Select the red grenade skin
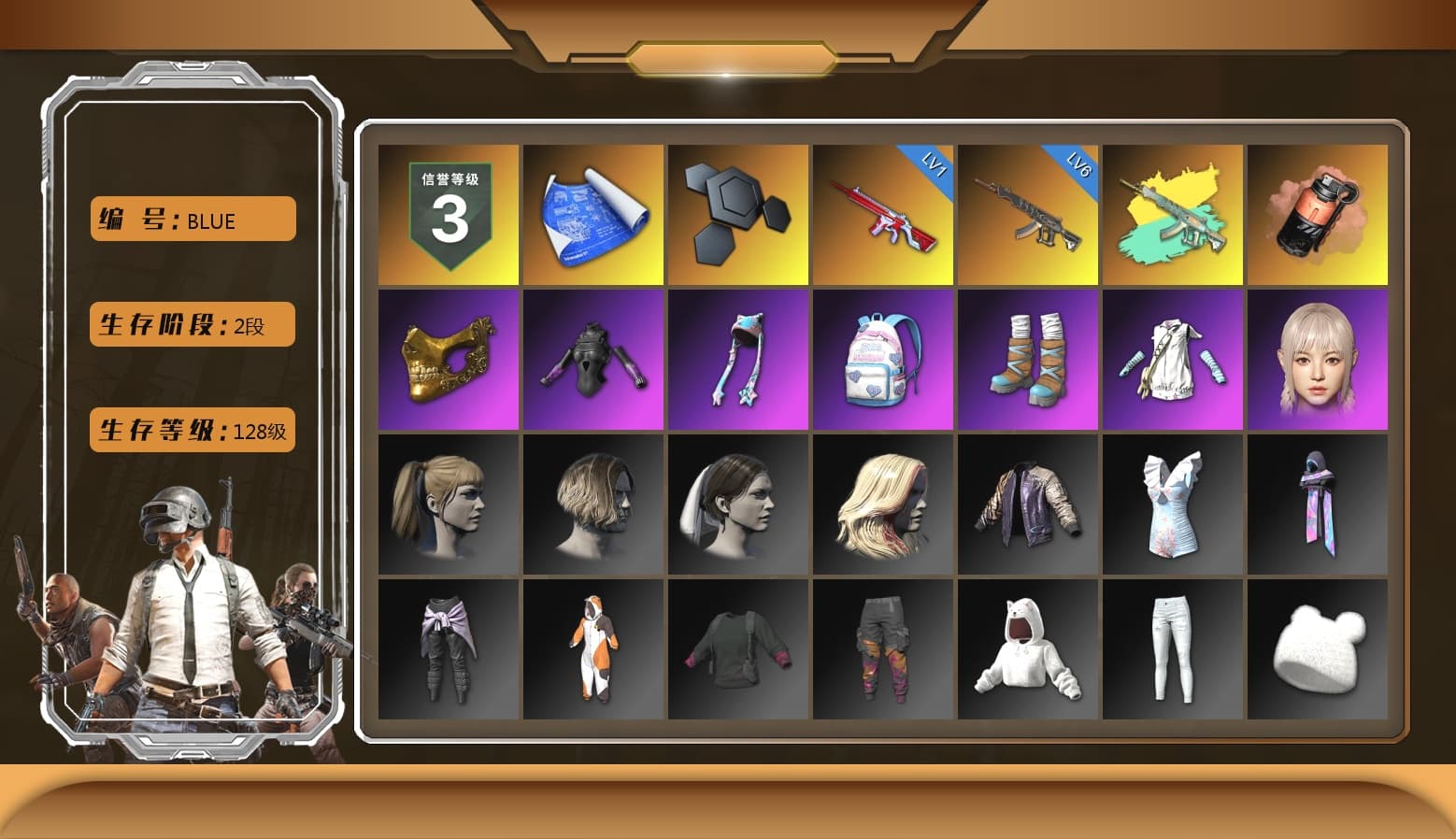The width and height of the screenshot is (1456, 839). point(1318,215)
